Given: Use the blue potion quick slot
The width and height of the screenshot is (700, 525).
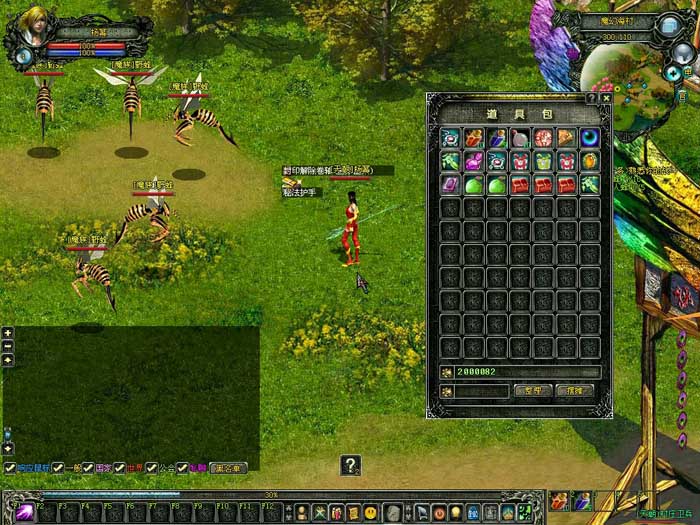Looking at the screenshot, I should pyautogui.click(x=581, y=501).
